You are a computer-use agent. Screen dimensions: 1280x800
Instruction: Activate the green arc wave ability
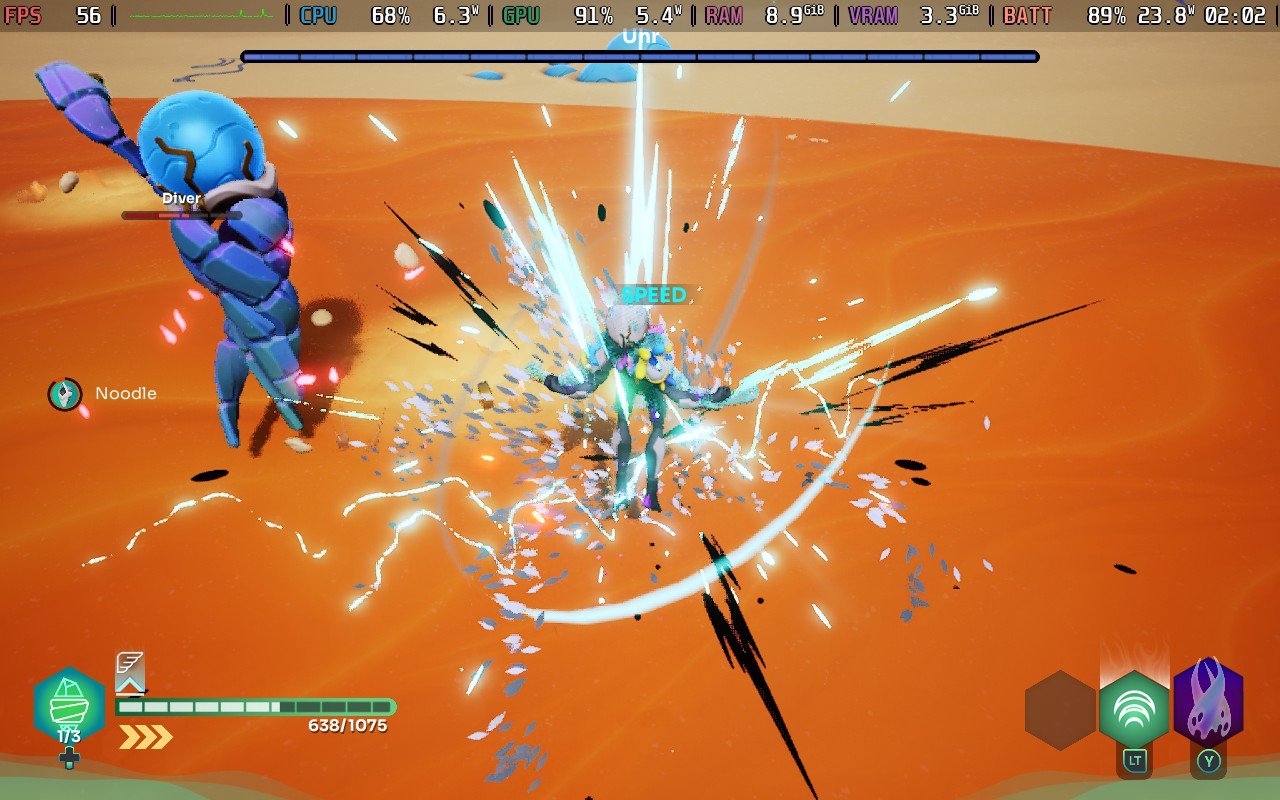coord(1134,709)
